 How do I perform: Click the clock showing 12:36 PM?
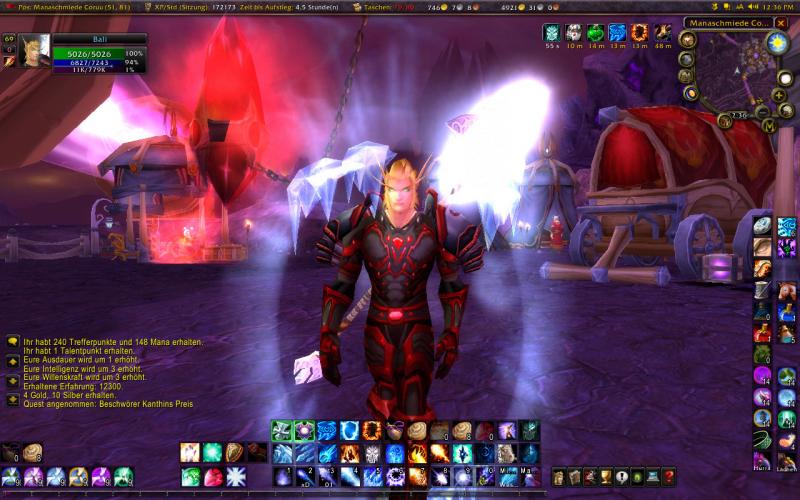[x=778, y=7]
